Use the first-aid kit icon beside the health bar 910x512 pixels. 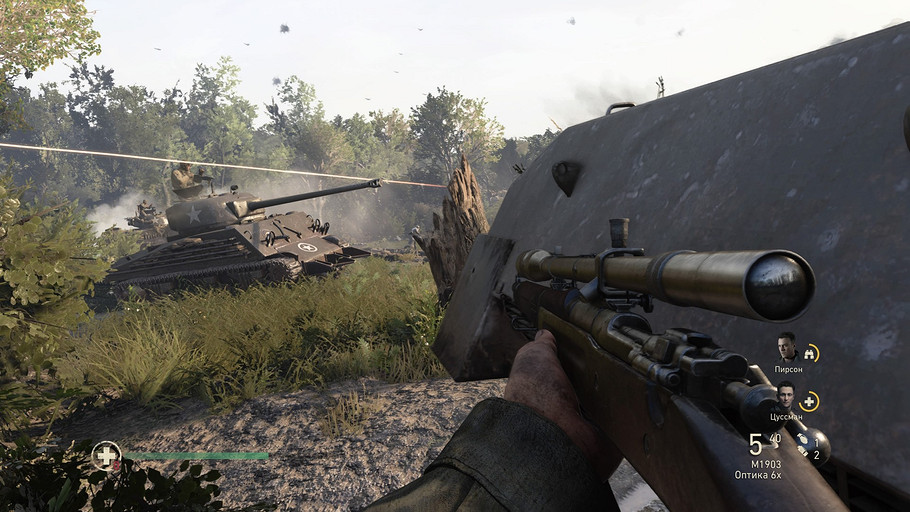105,455
